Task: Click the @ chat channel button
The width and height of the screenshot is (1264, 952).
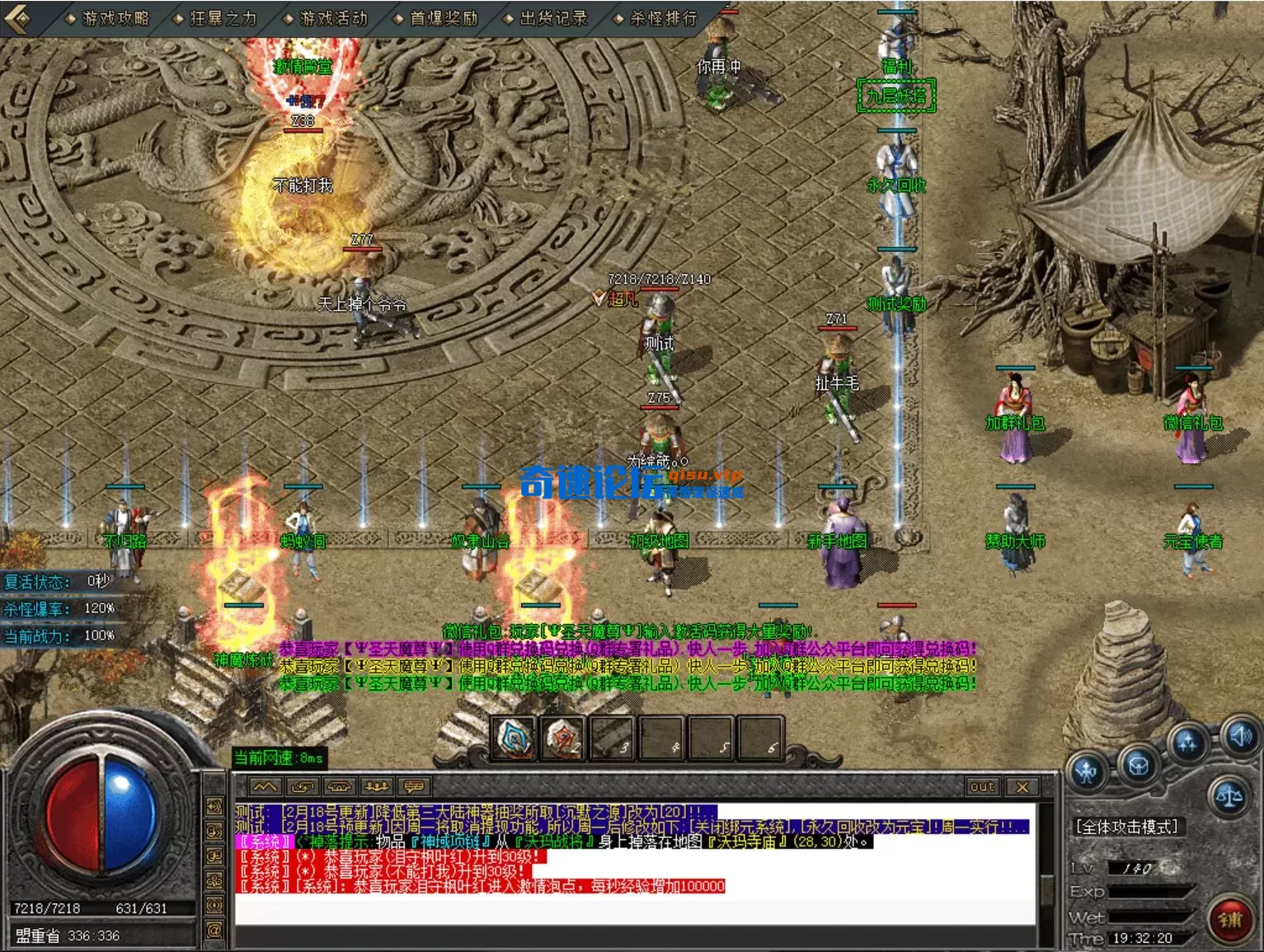Action: coord(214,931)
